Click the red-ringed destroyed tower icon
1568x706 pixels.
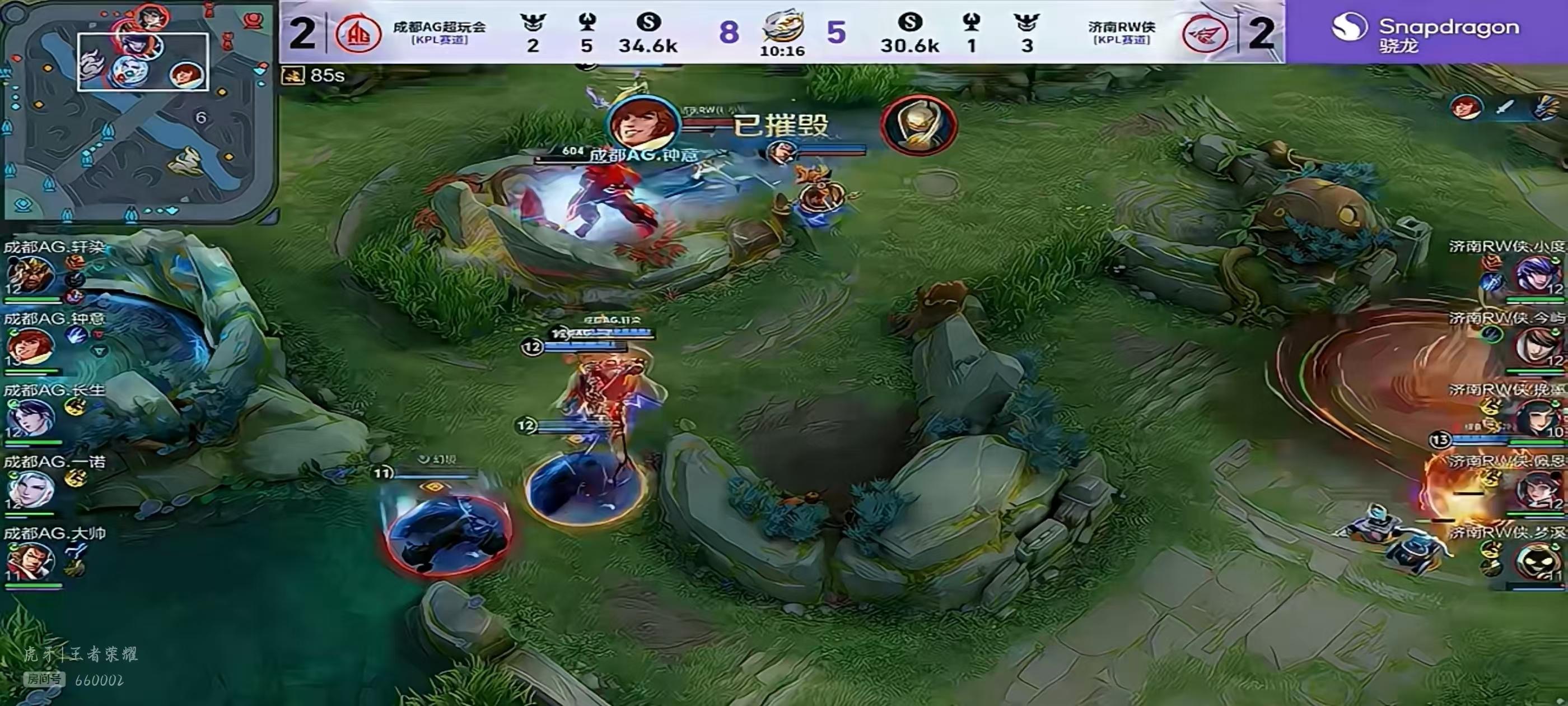(918, 126)
